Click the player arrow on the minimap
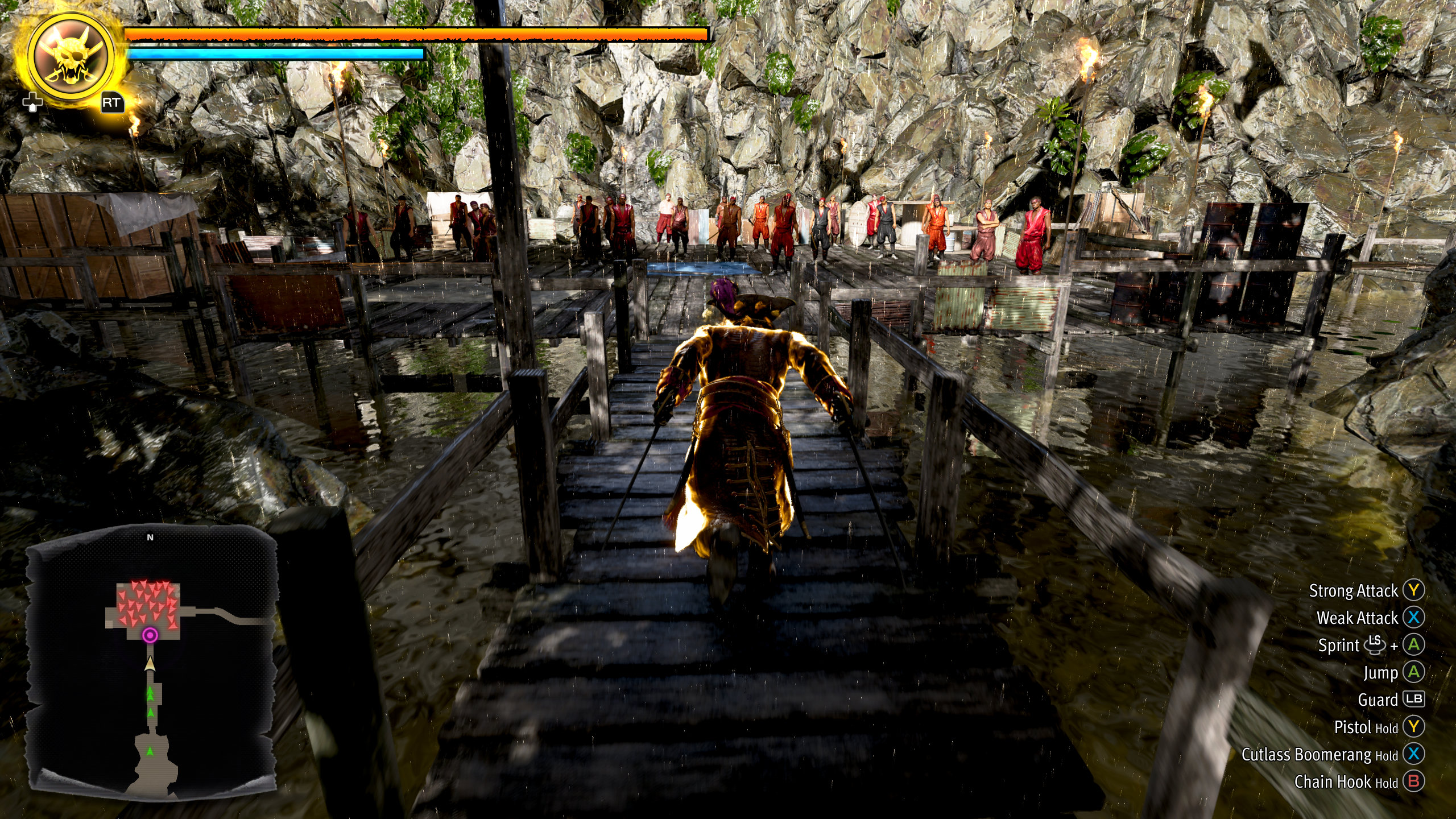Viewport: 1456px width, 819px height. (150, 663)
